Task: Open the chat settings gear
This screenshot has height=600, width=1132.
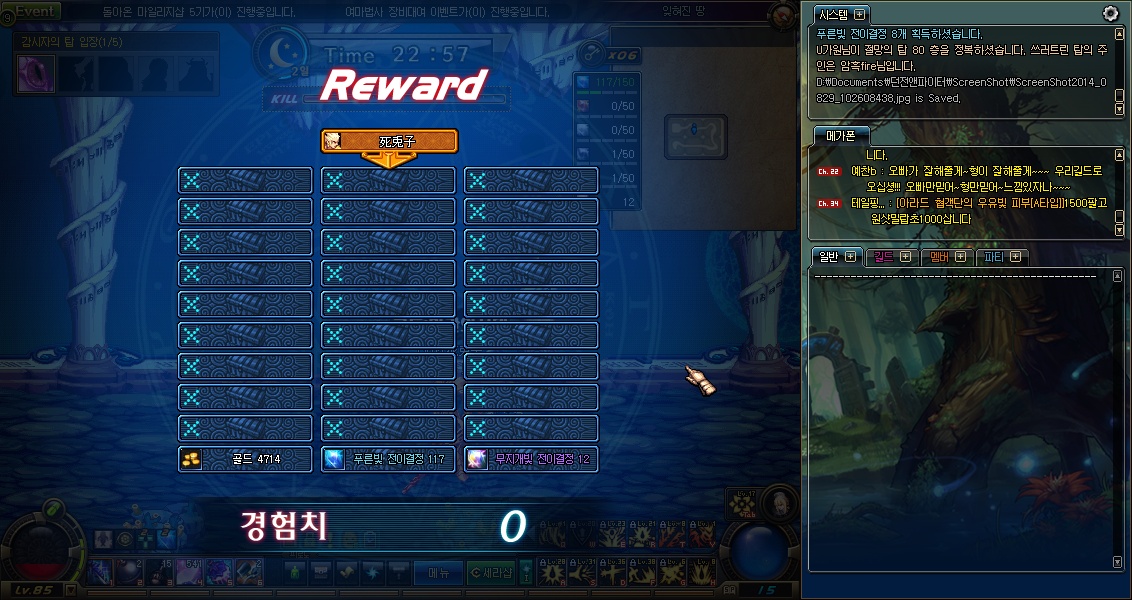Action: [1110, 13]
